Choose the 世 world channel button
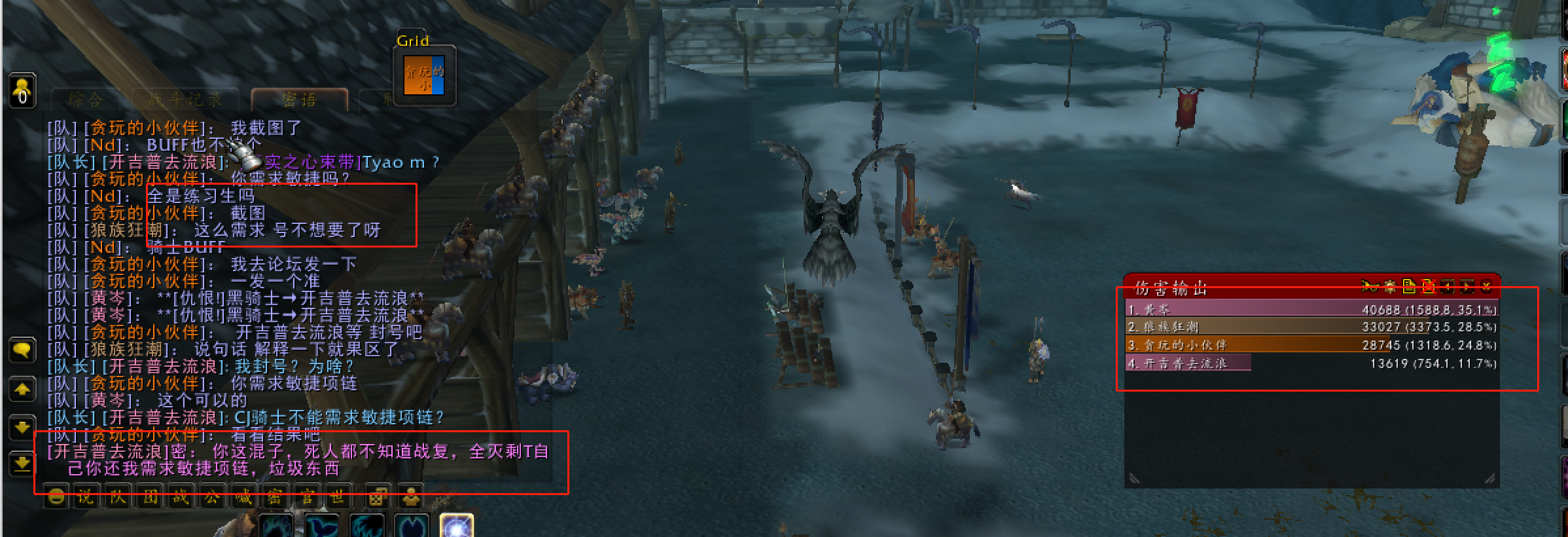Screen dimensions: 1568x537 point(338,498)
